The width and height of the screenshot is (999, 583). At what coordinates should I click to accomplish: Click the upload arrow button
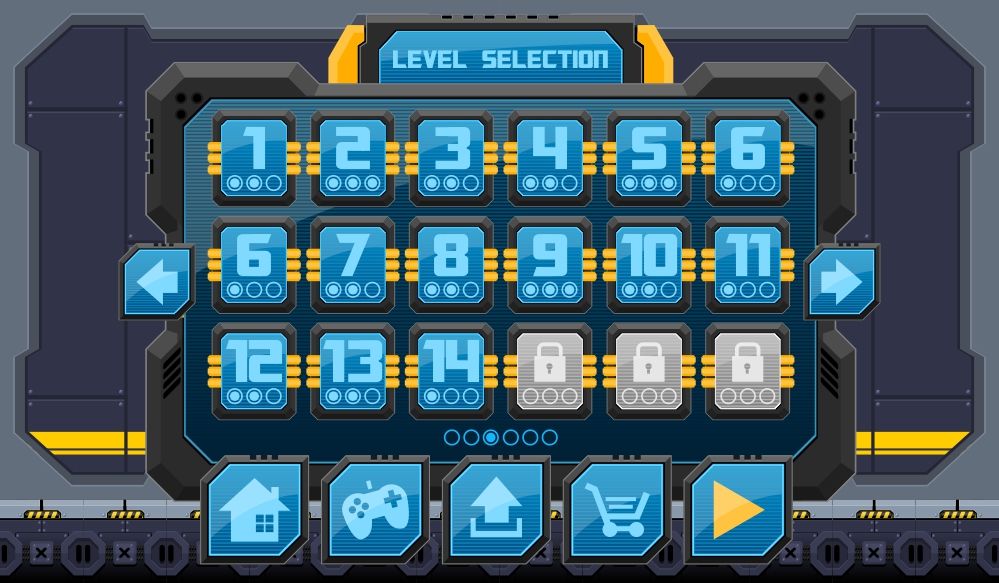coord(495,510)
